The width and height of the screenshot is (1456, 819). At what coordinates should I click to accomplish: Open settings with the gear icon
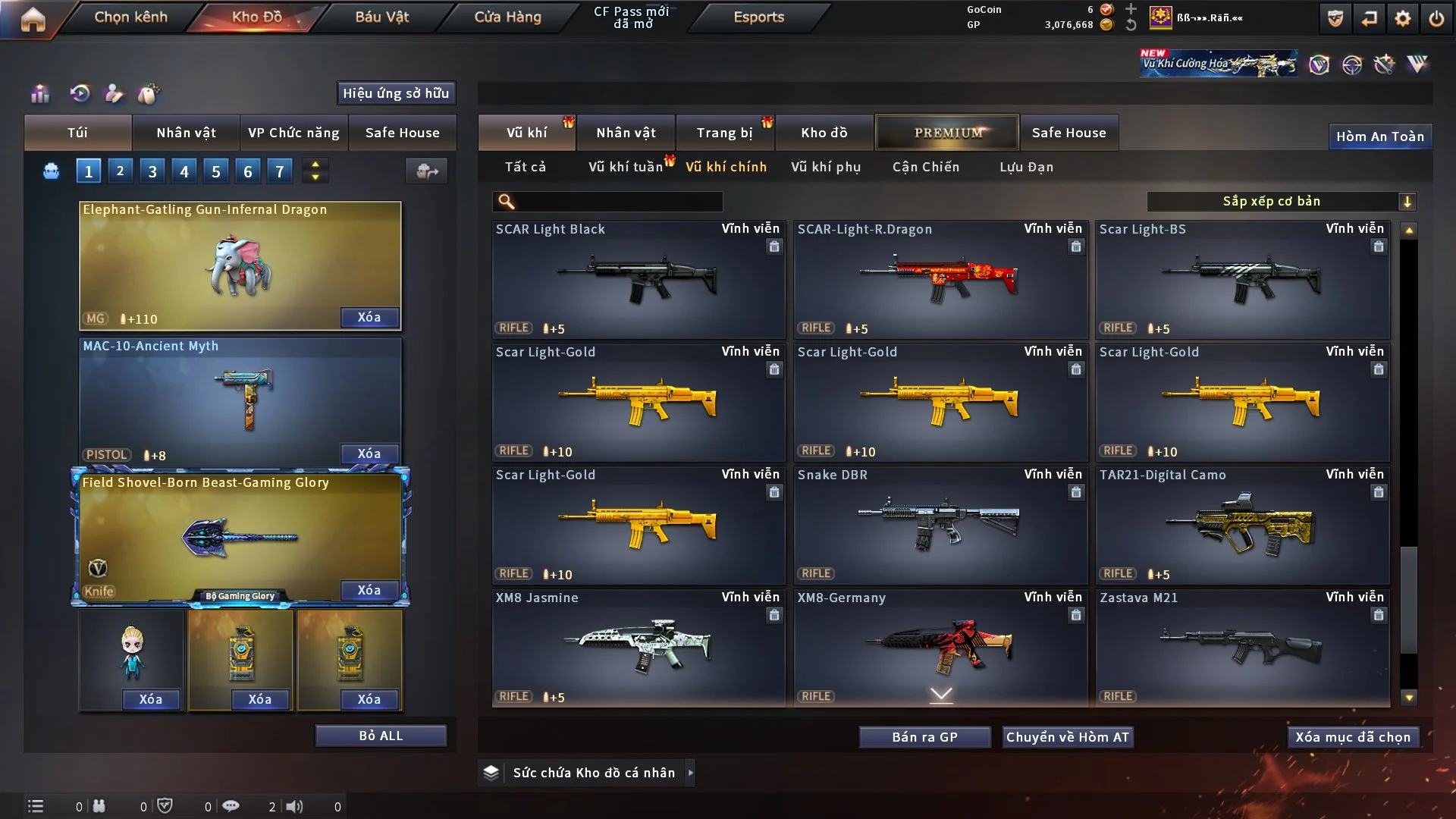(1402, 18)
